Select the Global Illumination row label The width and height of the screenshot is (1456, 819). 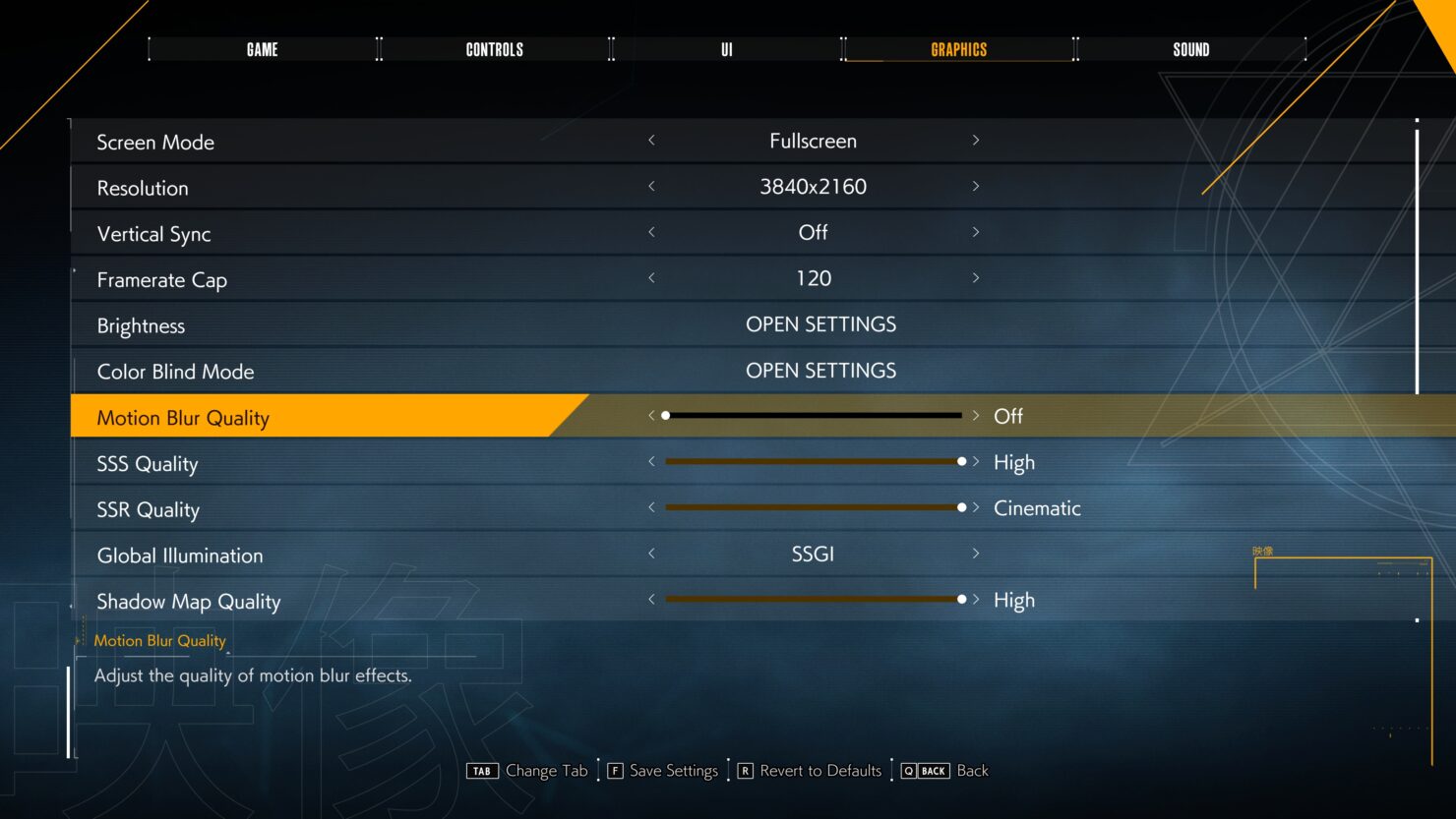pyautogui.click(x=180, y=556)
